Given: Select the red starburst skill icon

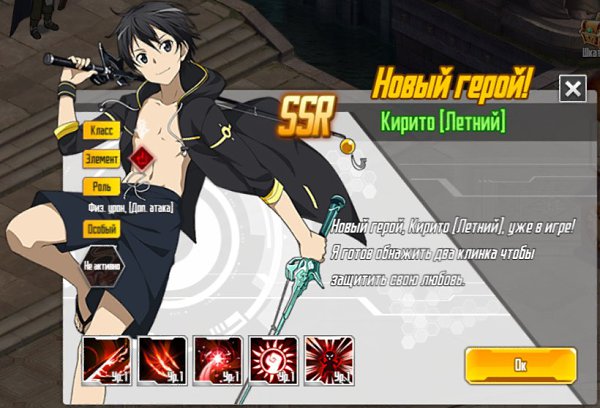Looking at the screenshot, I should [x=218, y=361].
